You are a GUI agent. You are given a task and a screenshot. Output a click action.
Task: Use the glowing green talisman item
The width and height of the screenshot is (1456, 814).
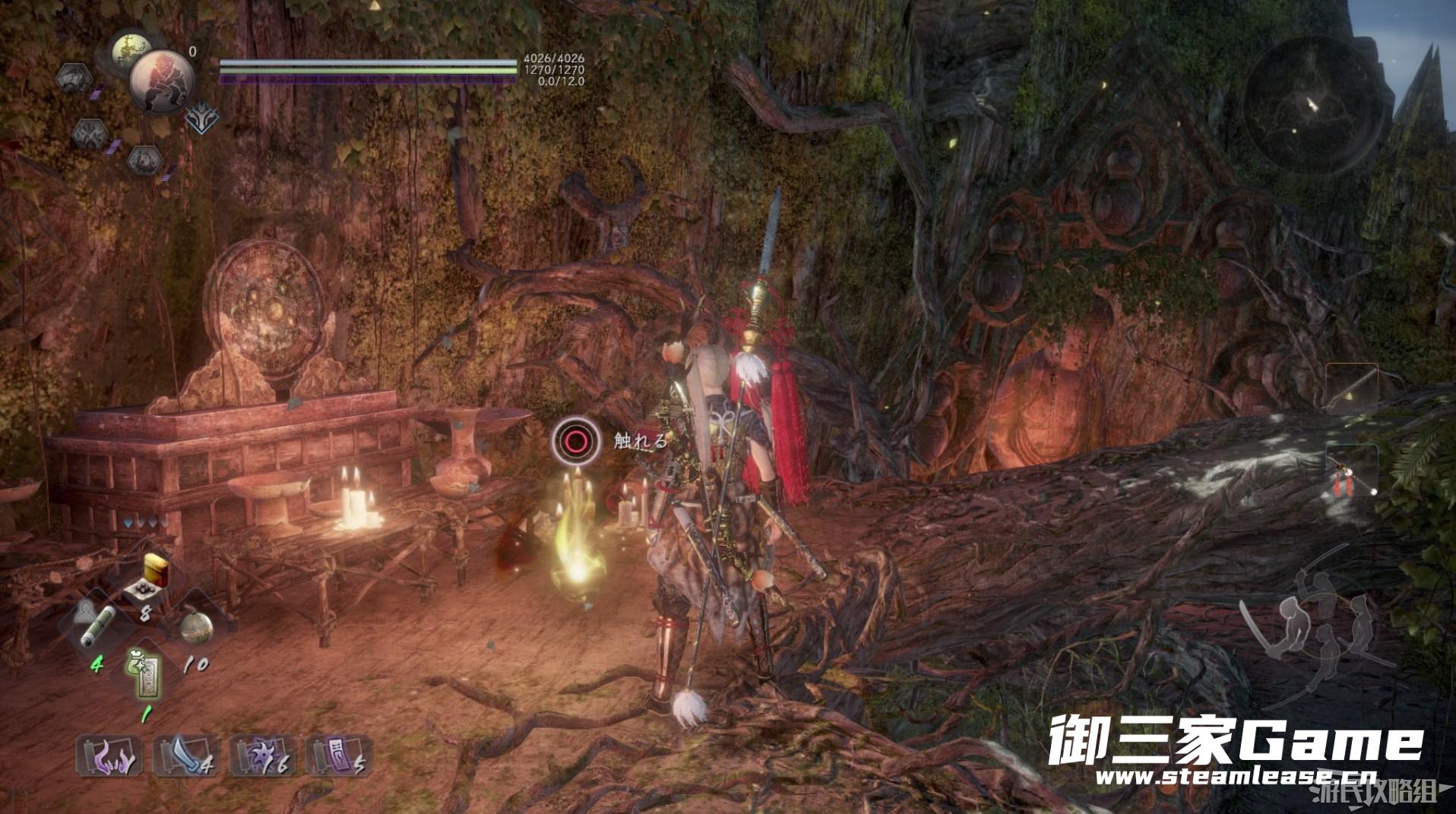[x=144, y=673]
